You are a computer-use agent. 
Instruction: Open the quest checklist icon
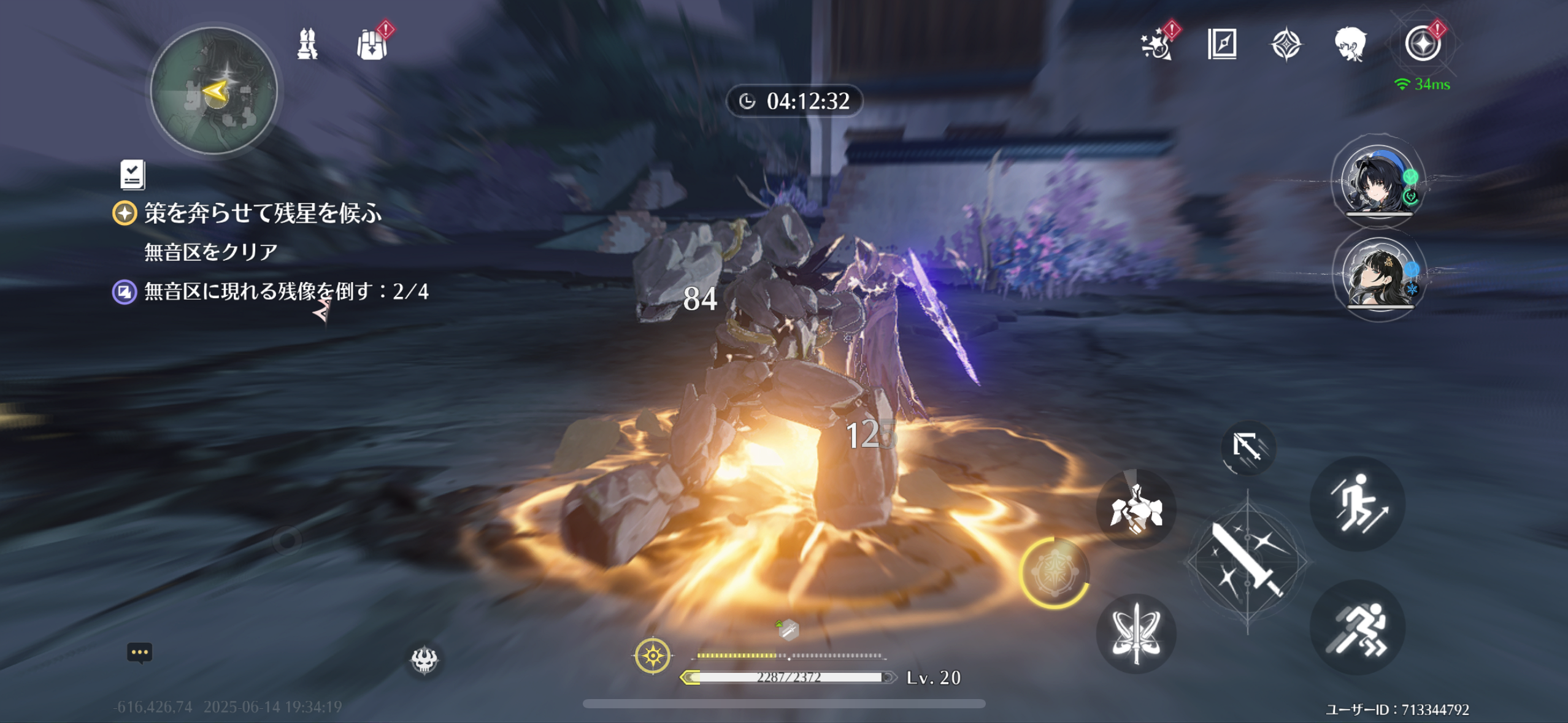[x=133, y=175]
